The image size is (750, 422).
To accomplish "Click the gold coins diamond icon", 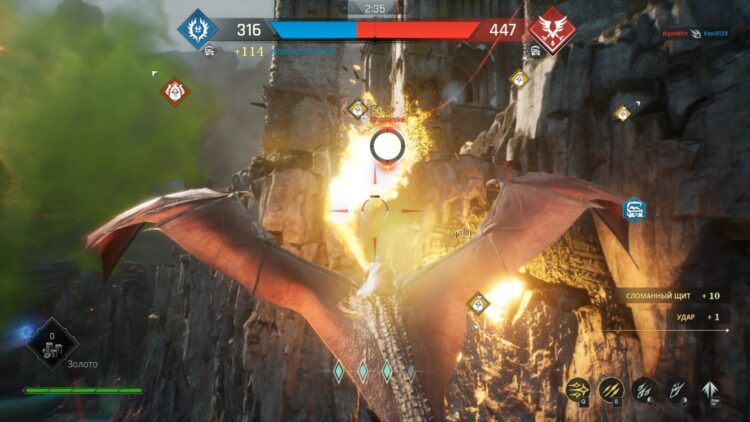I will 52,343.
